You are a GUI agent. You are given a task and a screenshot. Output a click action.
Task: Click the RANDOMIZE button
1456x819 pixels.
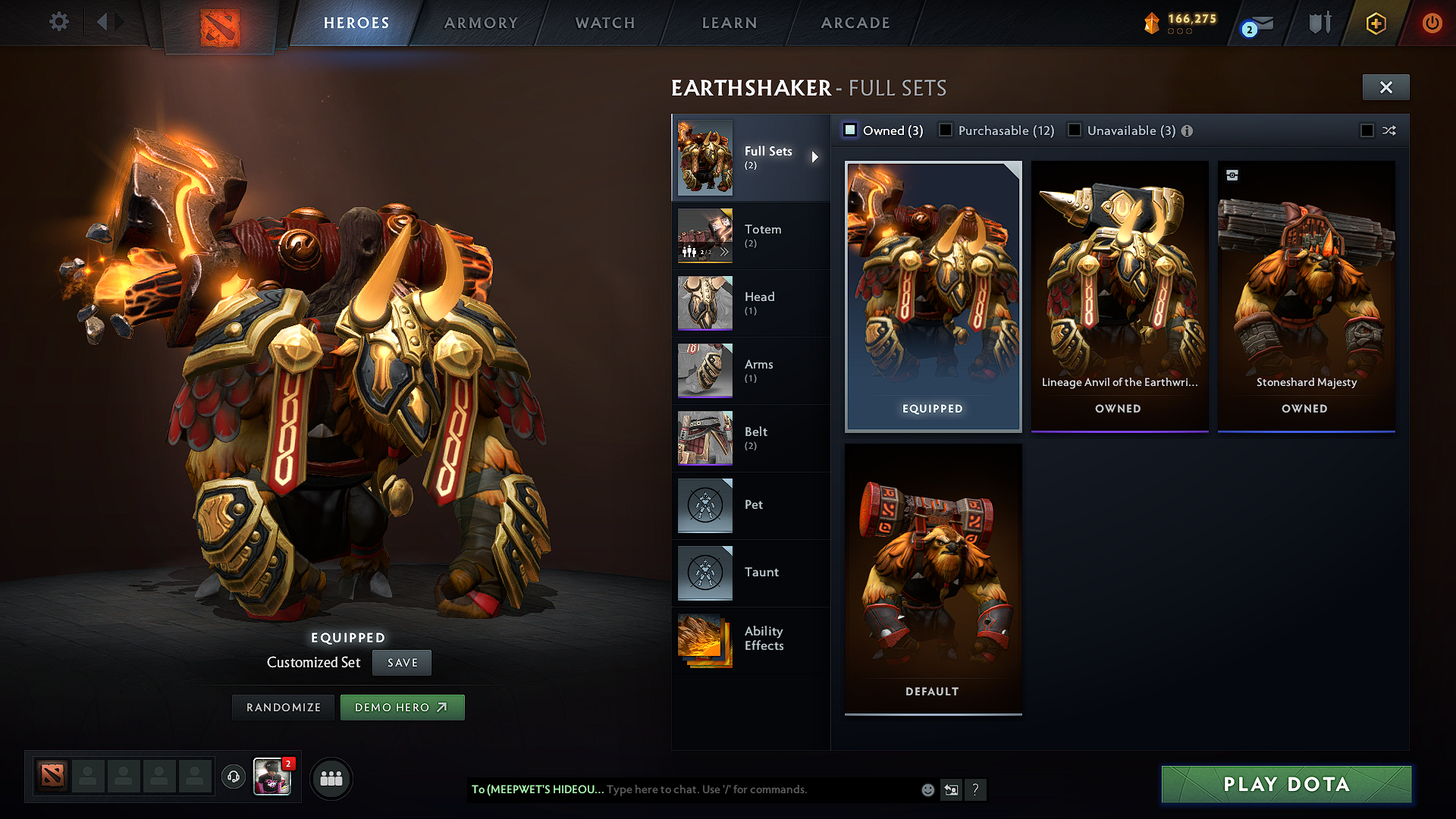283,707
